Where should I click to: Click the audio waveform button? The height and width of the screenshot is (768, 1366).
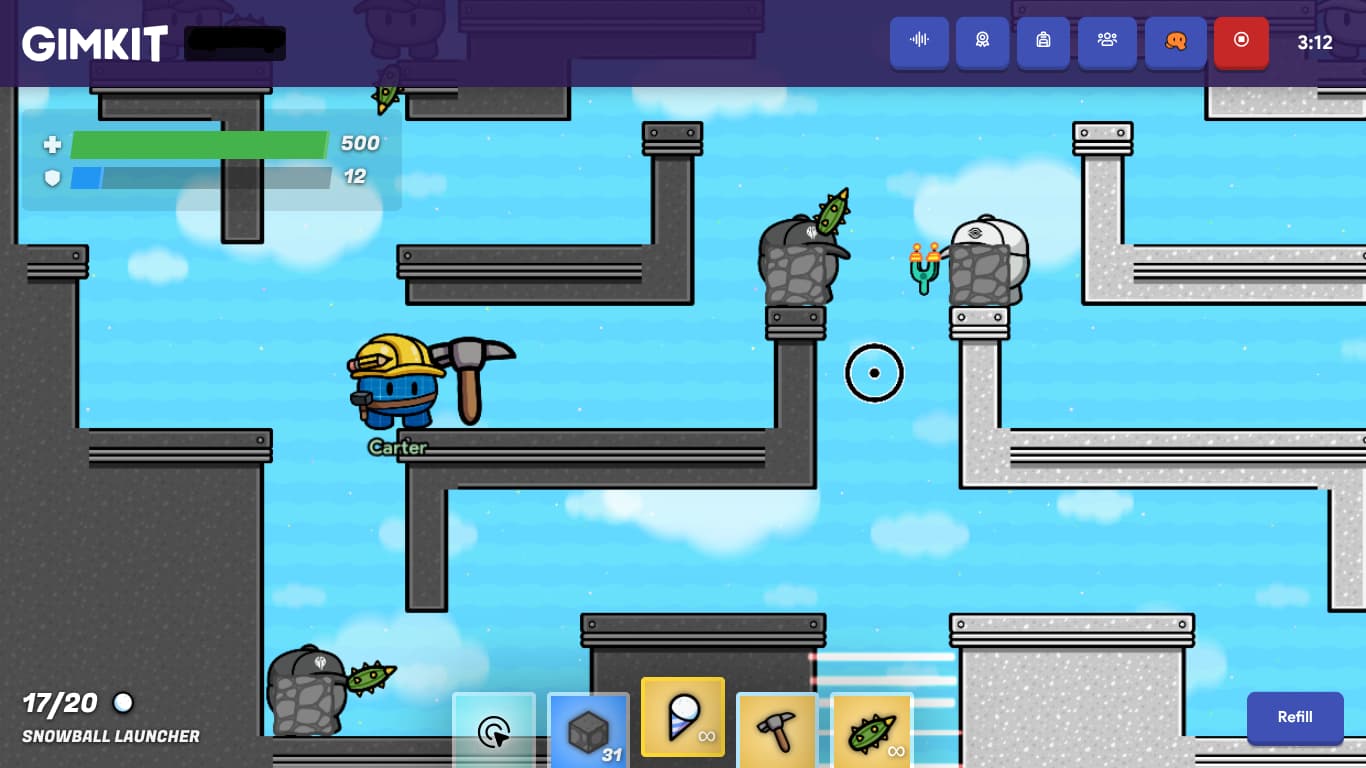click(x=919, y=41)
